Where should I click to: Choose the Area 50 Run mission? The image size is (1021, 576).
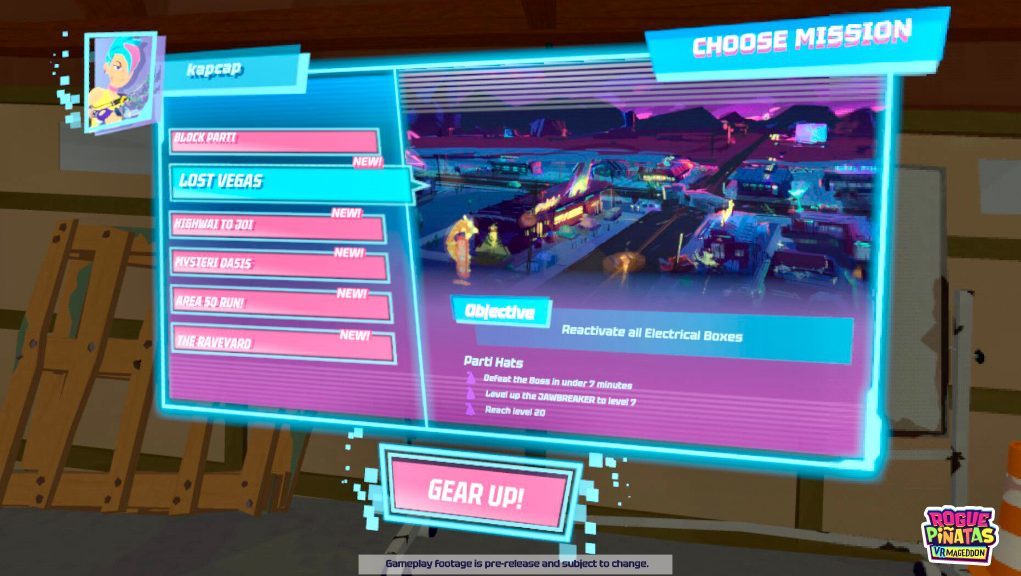[281, 305]
